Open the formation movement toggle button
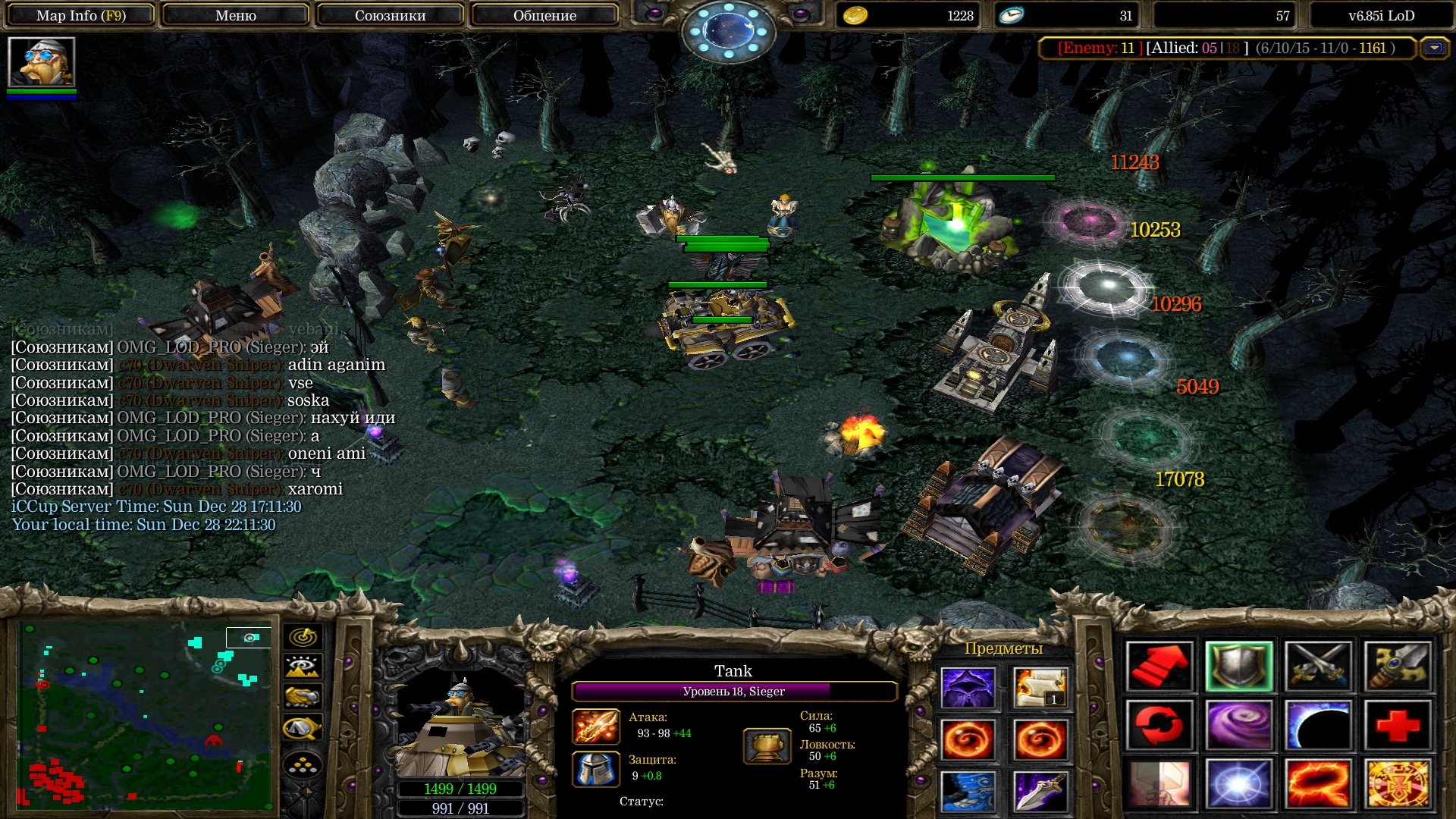Viewport: 1456px width, 819px height. [x=303, y=766]
